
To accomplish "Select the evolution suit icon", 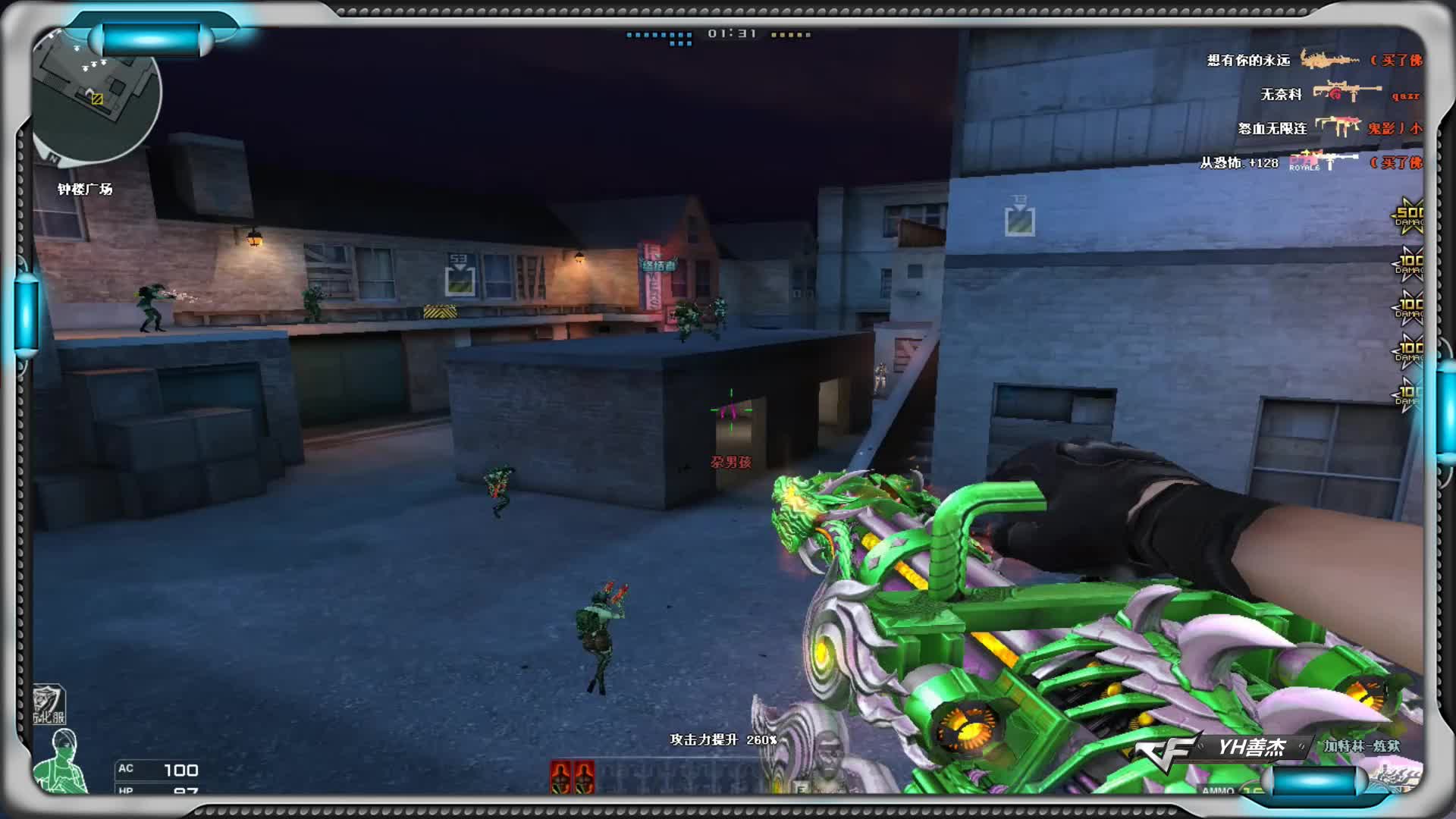I will point(49,704).
